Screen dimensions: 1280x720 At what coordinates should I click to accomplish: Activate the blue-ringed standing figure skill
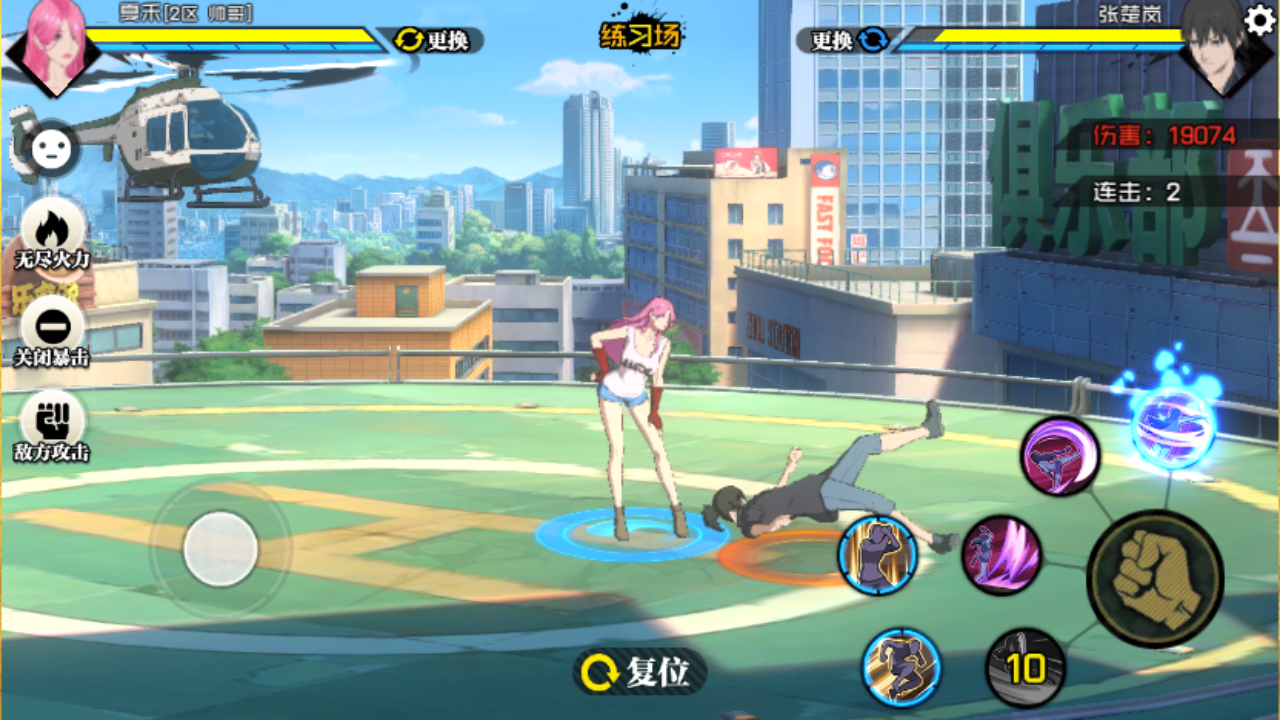coord(878,556)
